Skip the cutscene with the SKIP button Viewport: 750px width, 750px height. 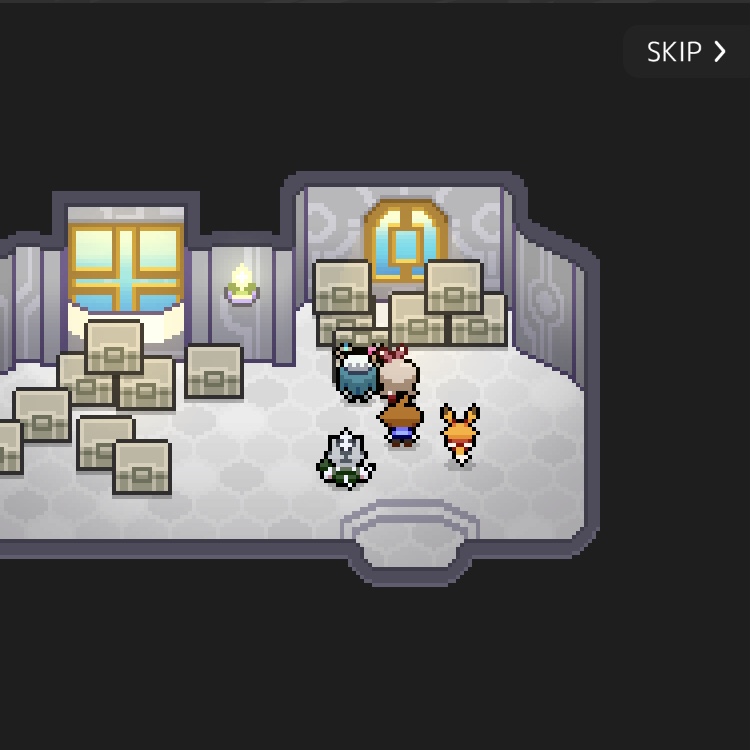(x=686, y=52)
